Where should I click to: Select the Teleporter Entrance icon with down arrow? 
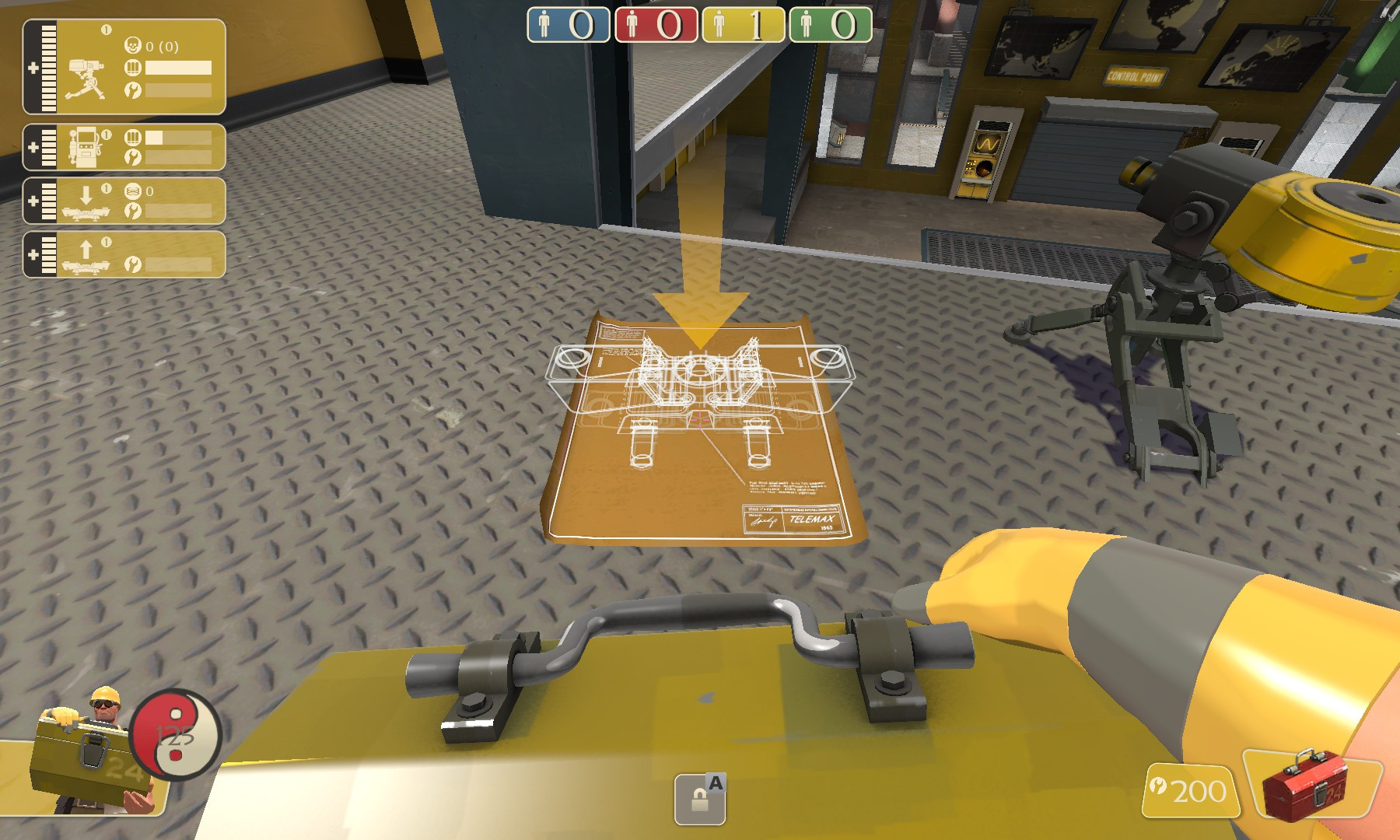pyautogui.click(x=86, y=201)
